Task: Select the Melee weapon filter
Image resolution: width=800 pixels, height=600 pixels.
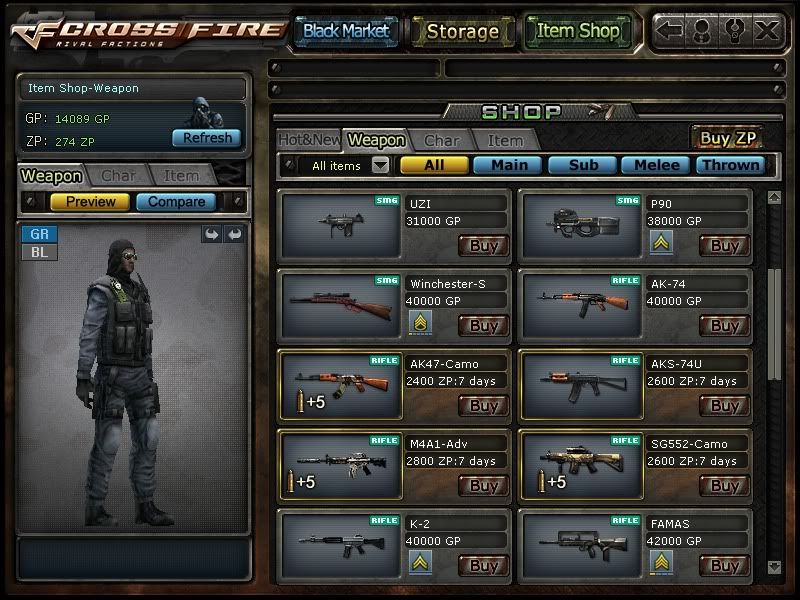Action: [x=656, y=165]
